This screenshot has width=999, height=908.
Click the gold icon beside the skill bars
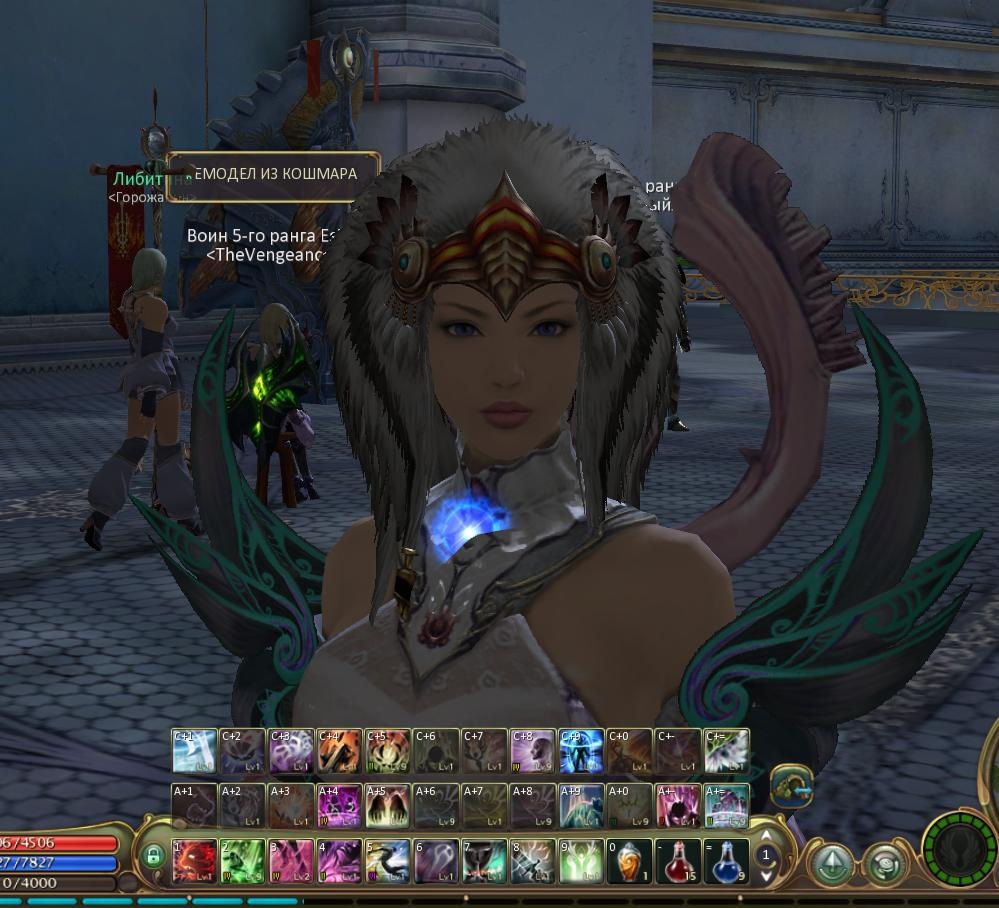point(790,785)
